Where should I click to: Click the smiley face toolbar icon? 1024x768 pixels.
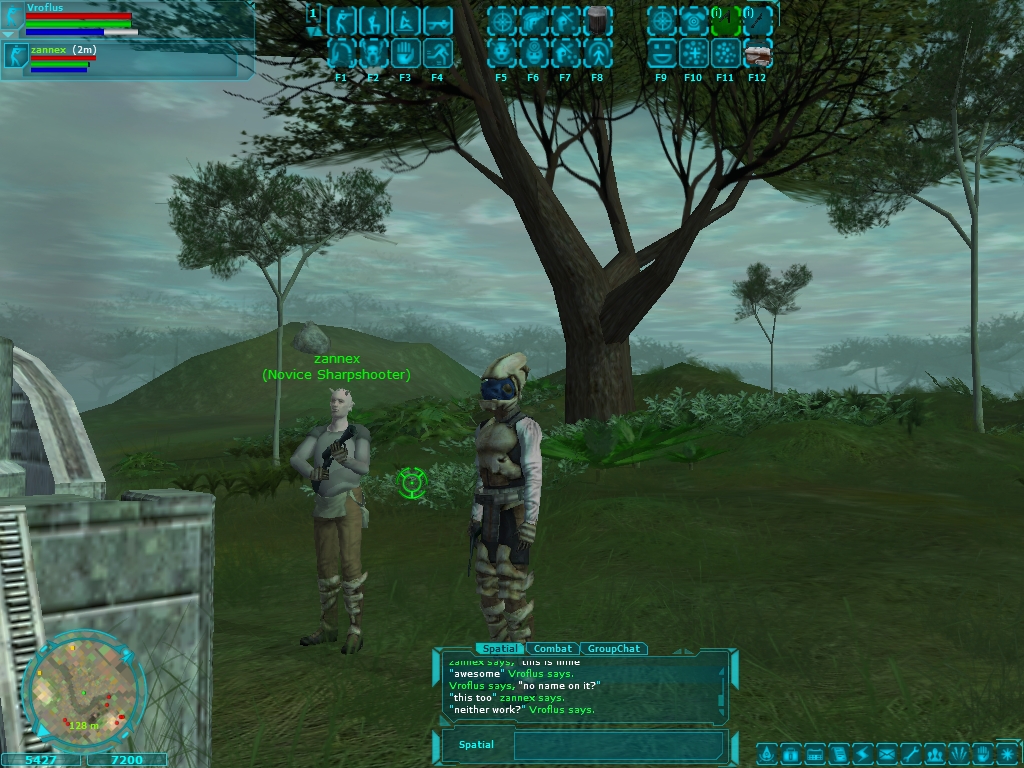pos(661,53)
